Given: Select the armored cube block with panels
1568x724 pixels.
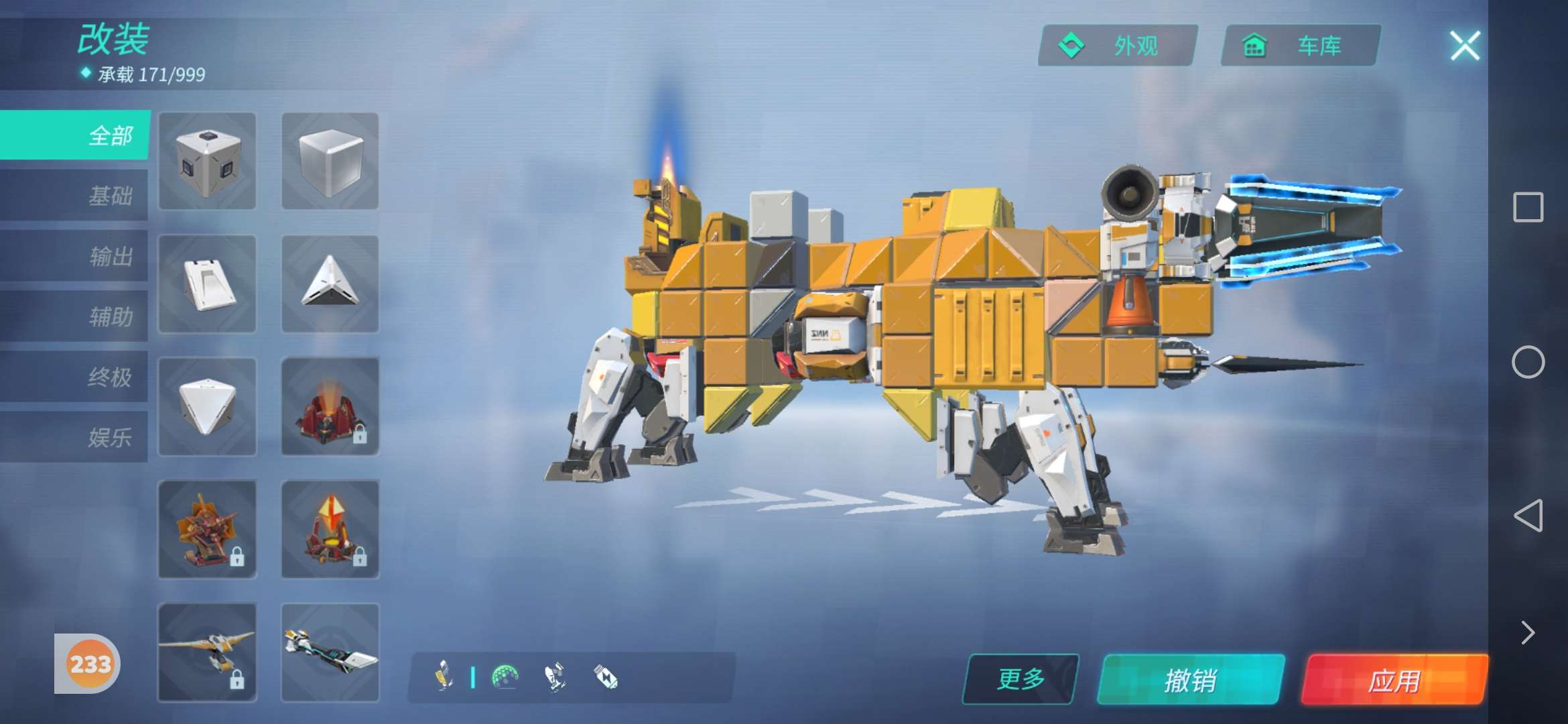Looking at the screenshot, I should 208,162.
